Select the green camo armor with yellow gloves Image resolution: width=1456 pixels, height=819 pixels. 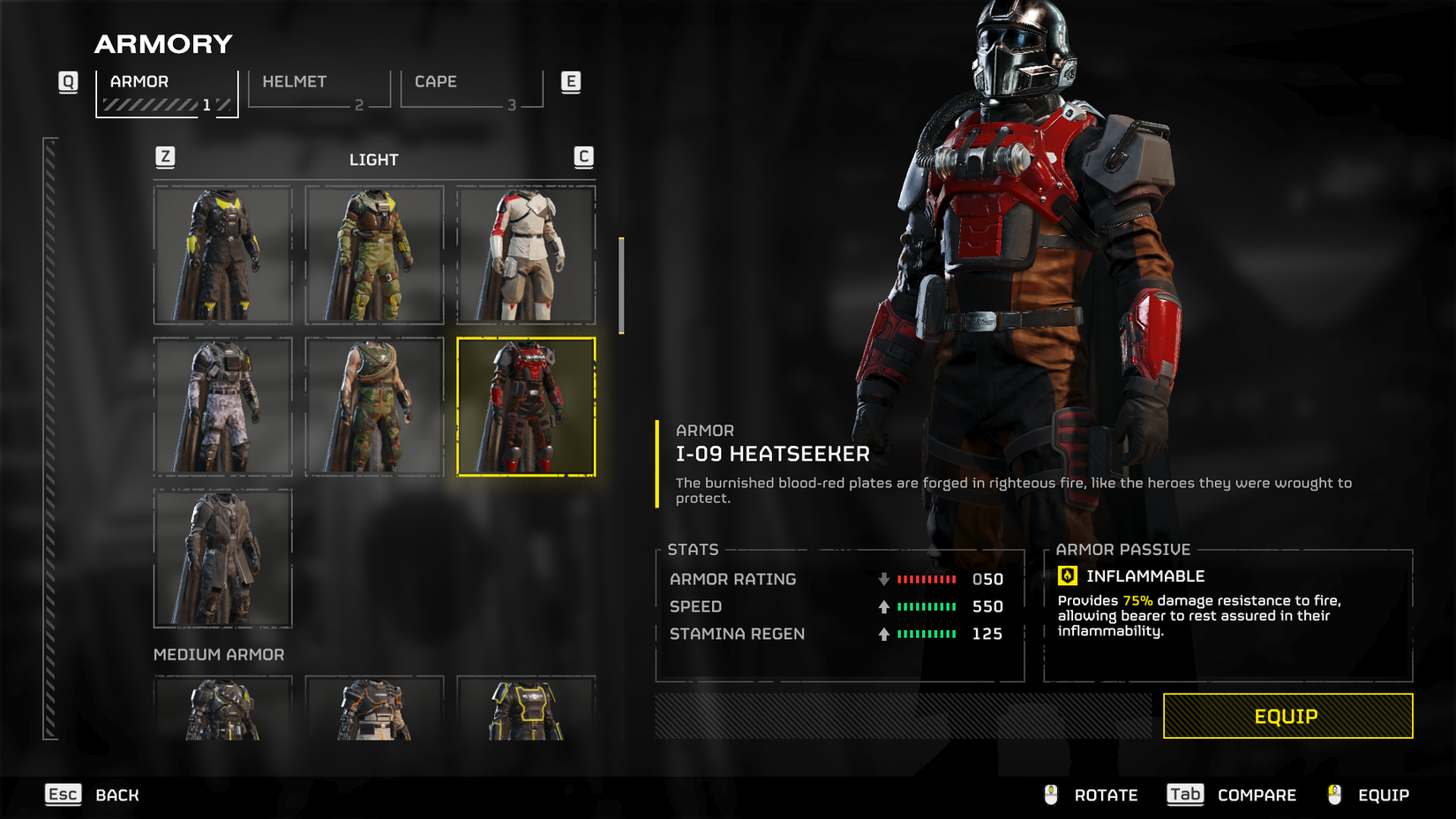pyautogui.click(x=375, y=255)
